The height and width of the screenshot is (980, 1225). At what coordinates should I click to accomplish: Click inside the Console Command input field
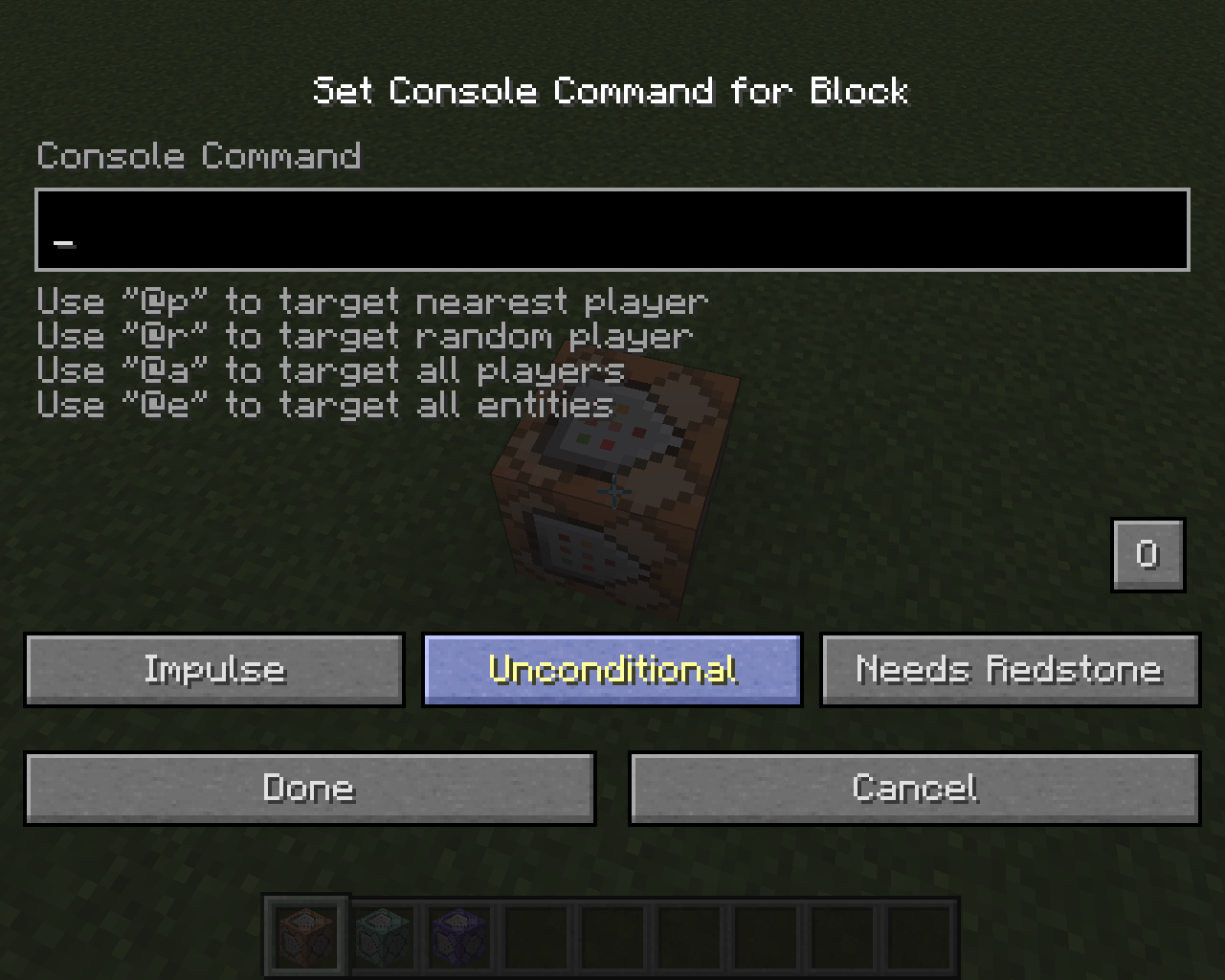(612, 230)
